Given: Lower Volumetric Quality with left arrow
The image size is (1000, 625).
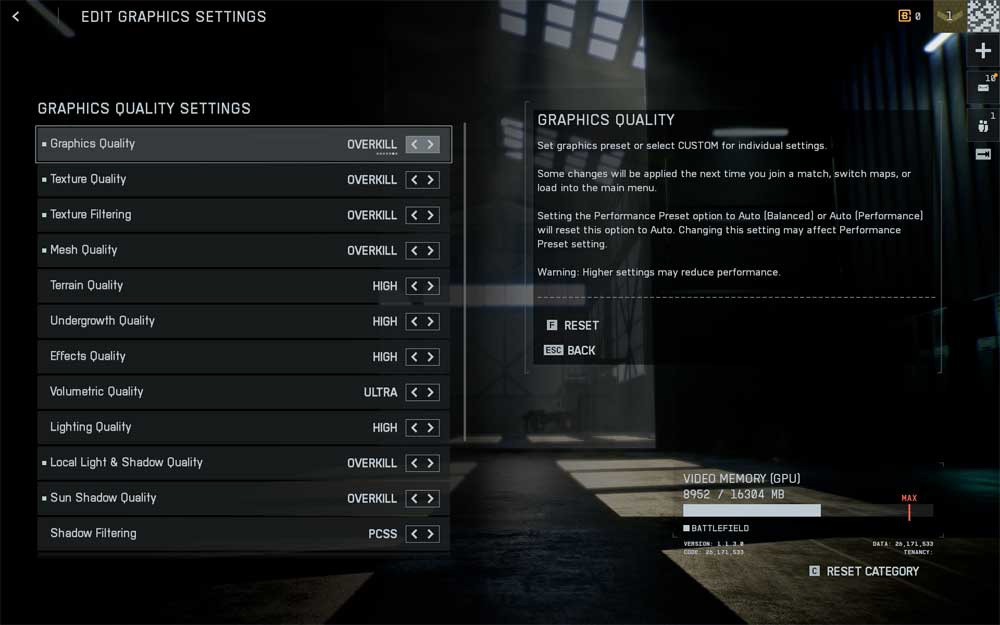Looking at the screenshot, I should [414, 392].
